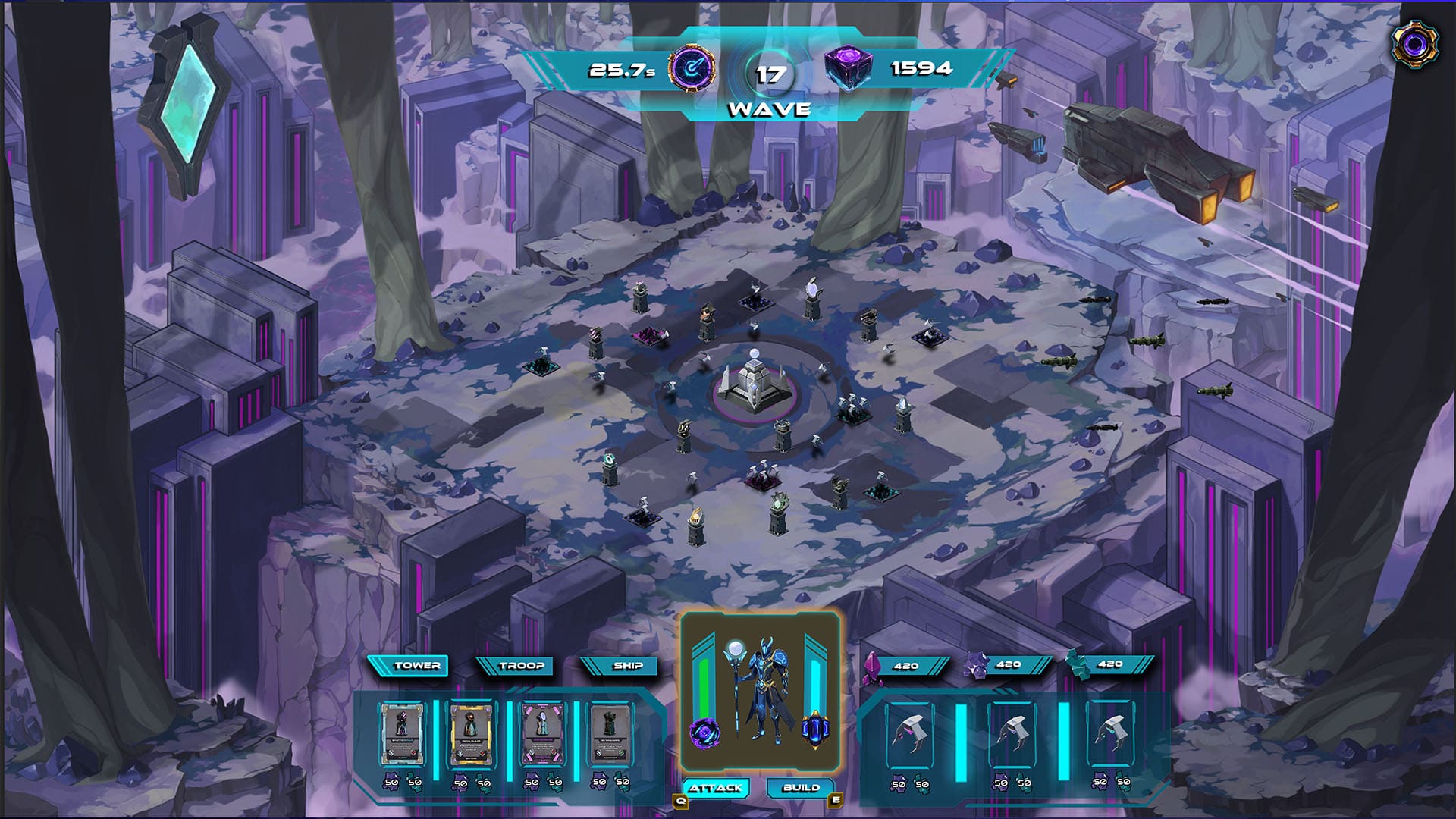This screenshot has height=819, width=1456.
Task: Open the TROOP category
Action: (523, 667)
